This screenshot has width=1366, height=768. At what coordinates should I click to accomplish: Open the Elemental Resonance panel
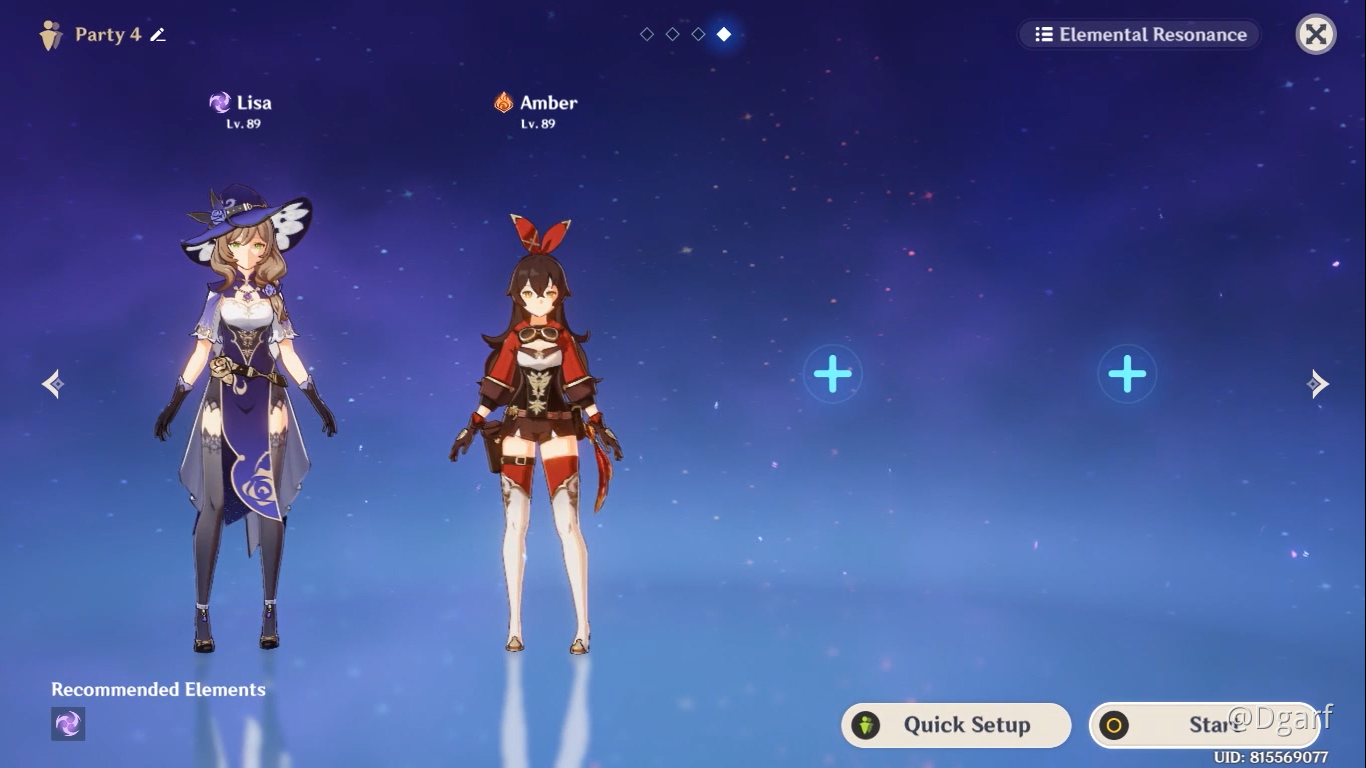pyautogui.click(x=1140, y=35)
